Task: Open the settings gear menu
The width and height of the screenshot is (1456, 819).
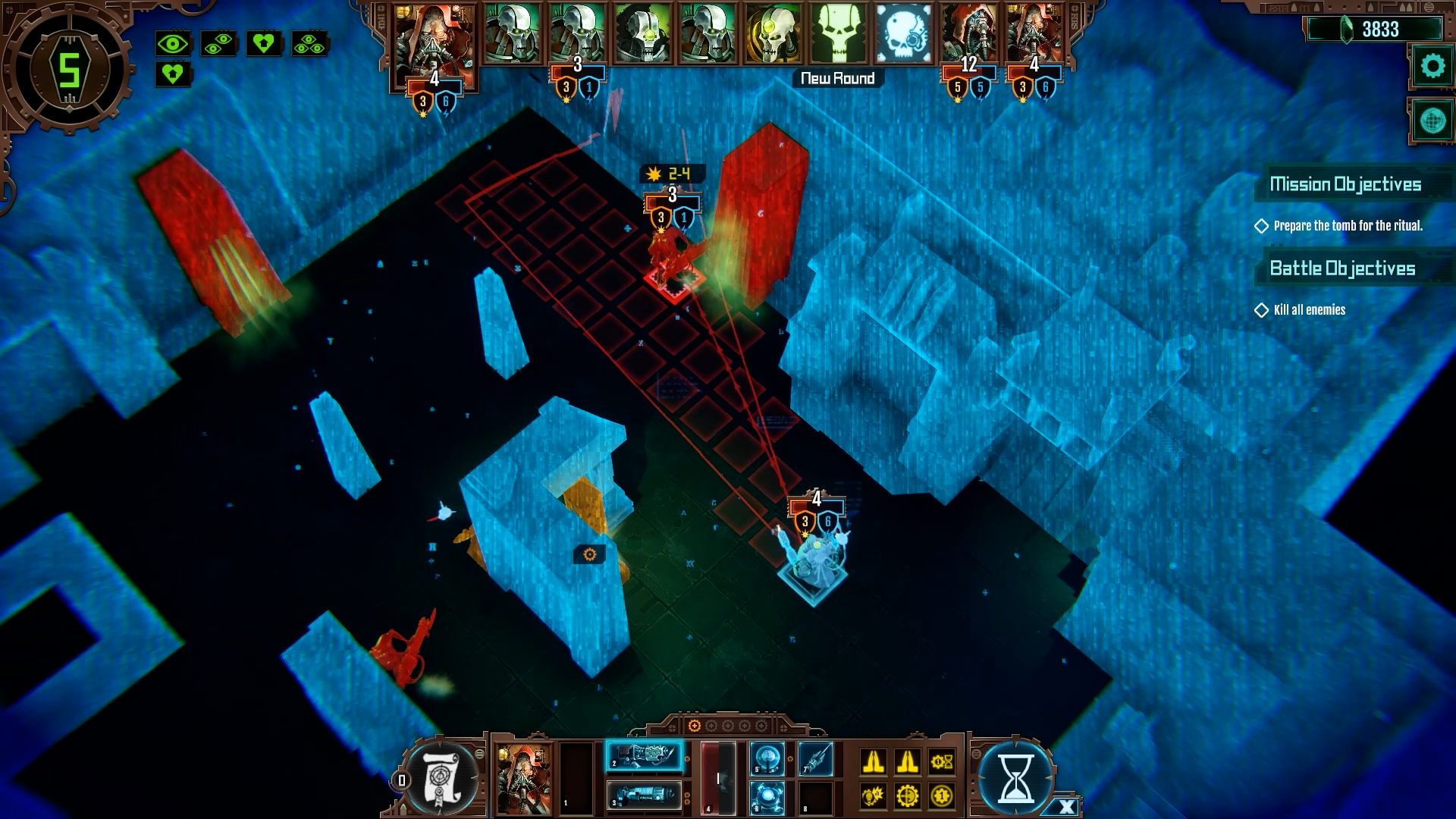Action: pos(1432,67)
